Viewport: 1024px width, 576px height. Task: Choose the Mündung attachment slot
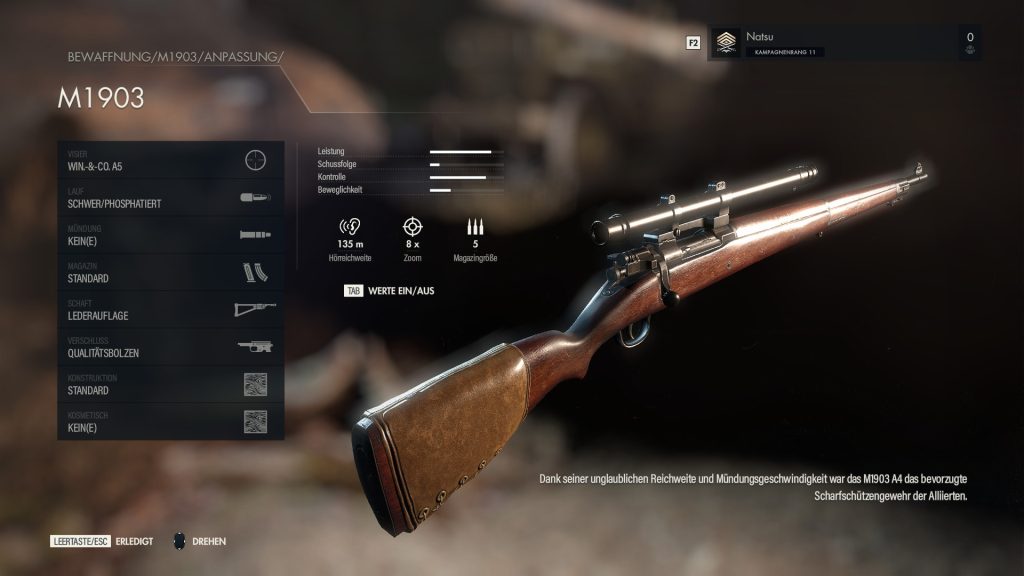coord(170,235)
